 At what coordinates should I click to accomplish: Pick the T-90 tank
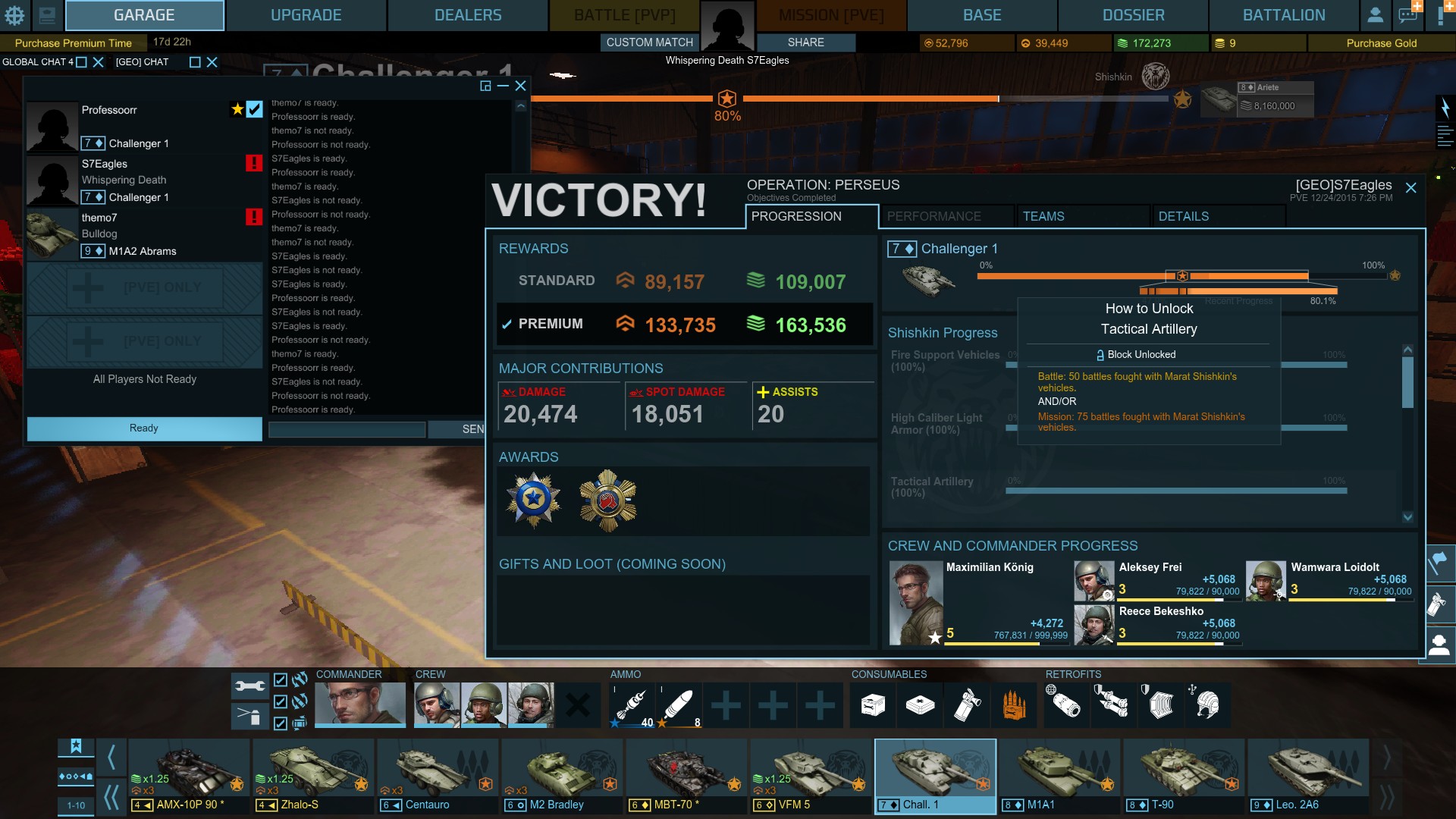coord(1184,775)
